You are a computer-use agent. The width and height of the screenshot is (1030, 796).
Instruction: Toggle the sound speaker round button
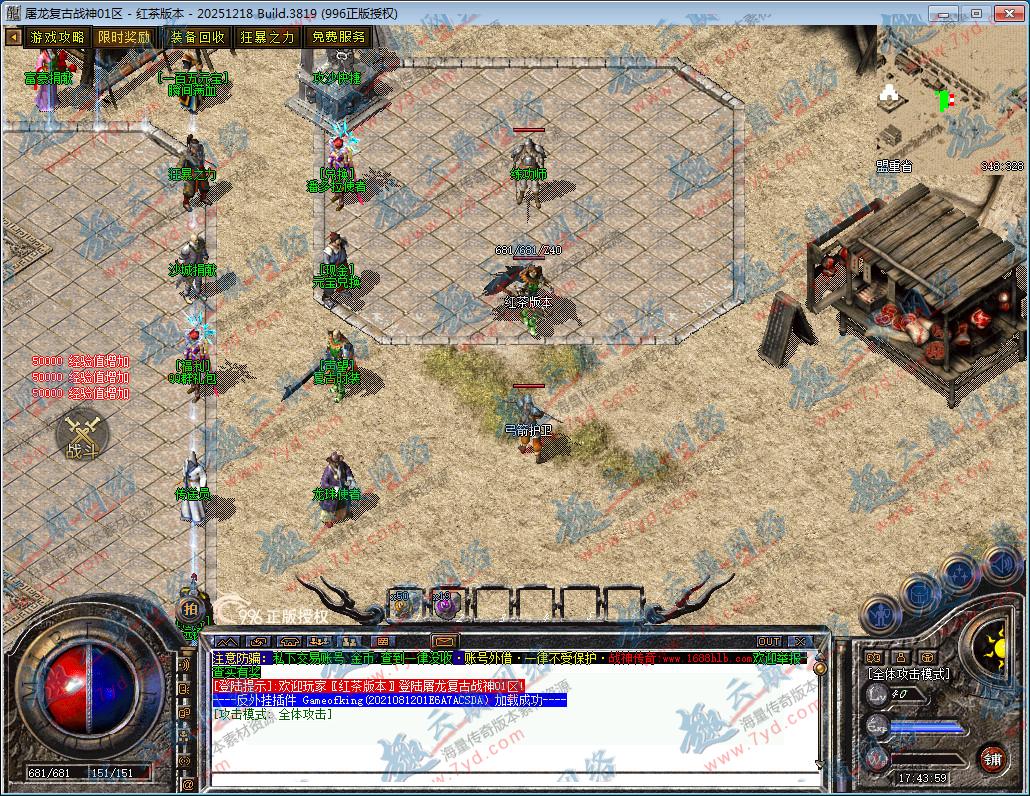coord(999,564)
